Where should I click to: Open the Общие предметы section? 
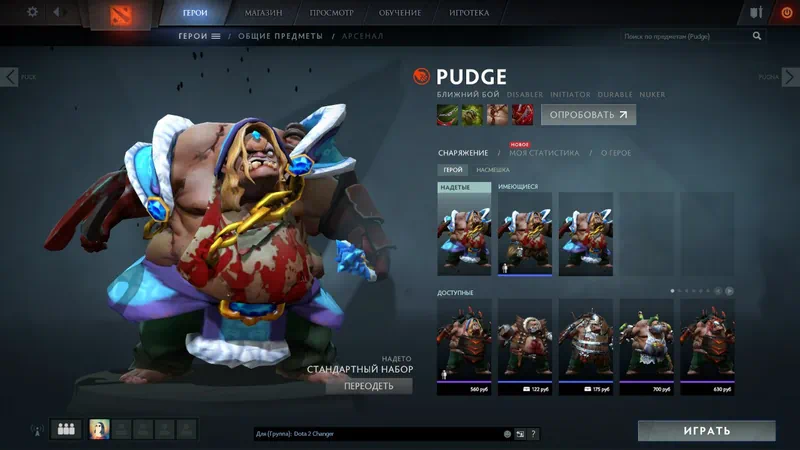[x=280, y=36]
